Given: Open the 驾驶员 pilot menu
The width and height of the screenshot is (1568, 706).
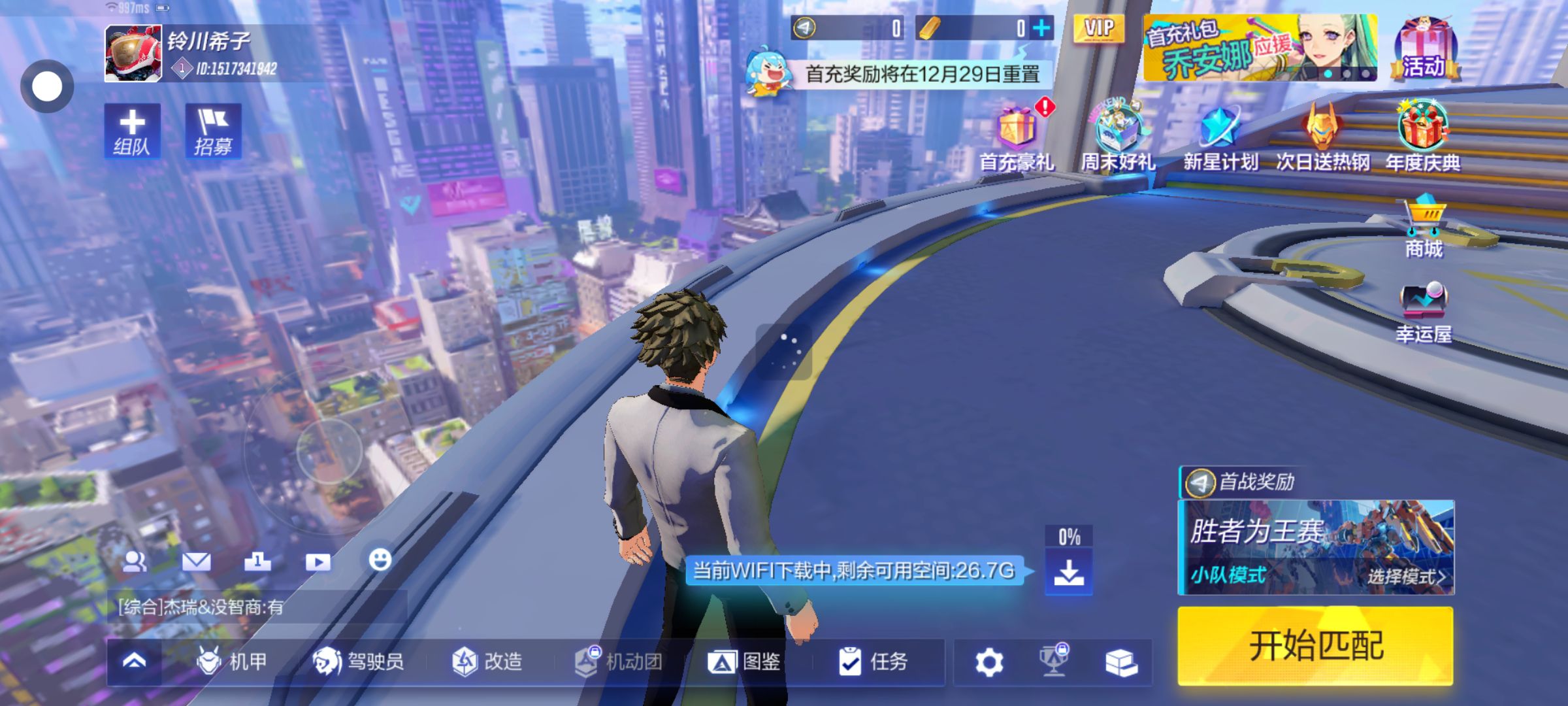Looking at the screenshot, I should (x=358, y=662).
